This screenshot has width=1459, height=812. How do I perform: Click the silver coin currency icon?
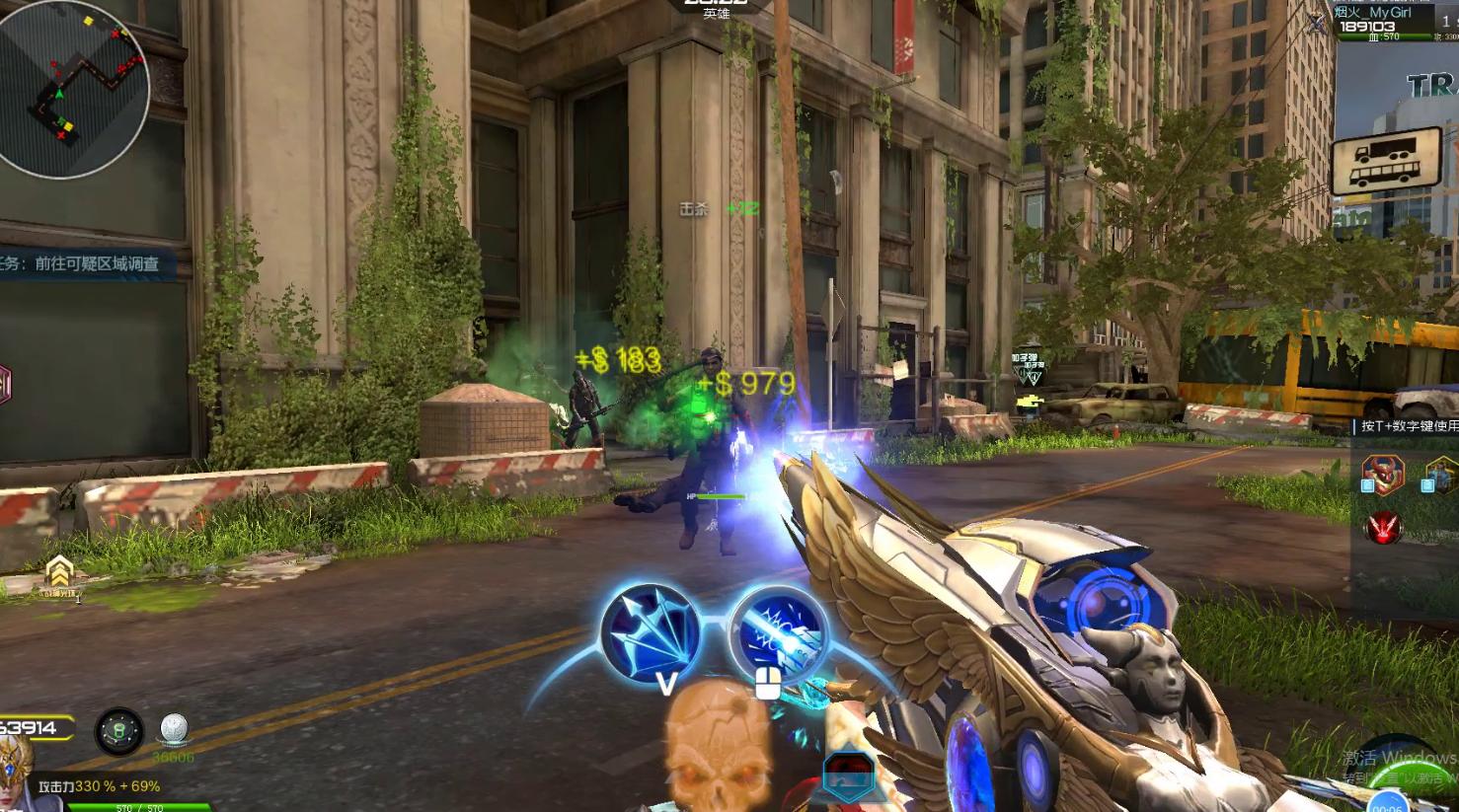(x=174, y=730)
